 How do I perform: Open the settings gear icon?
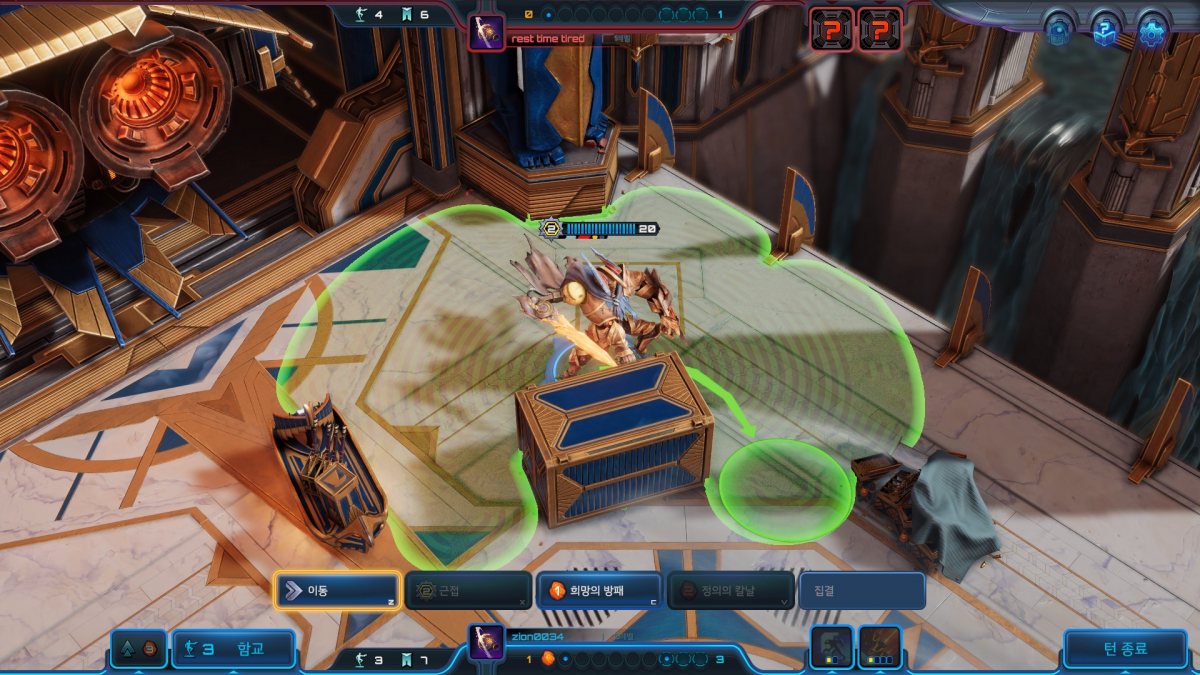(1153, 32)
